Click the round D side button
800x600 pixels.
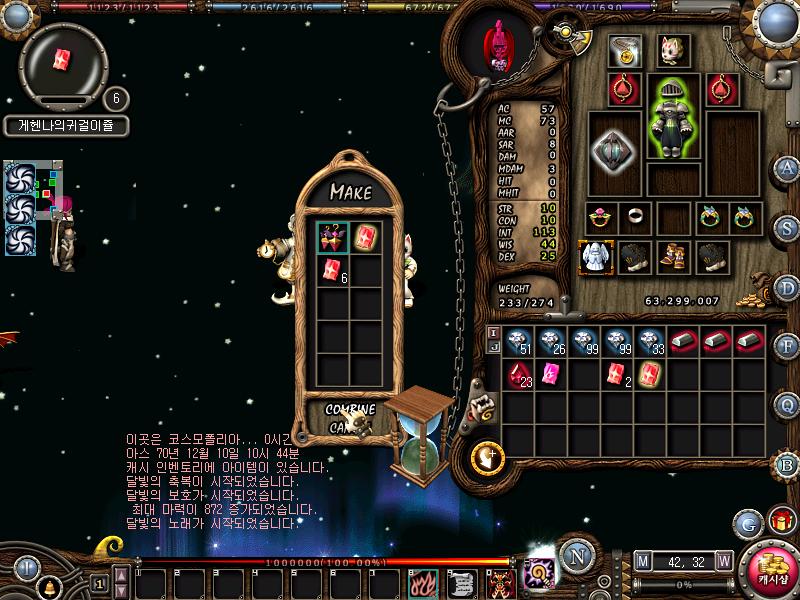tap(788, 287)
